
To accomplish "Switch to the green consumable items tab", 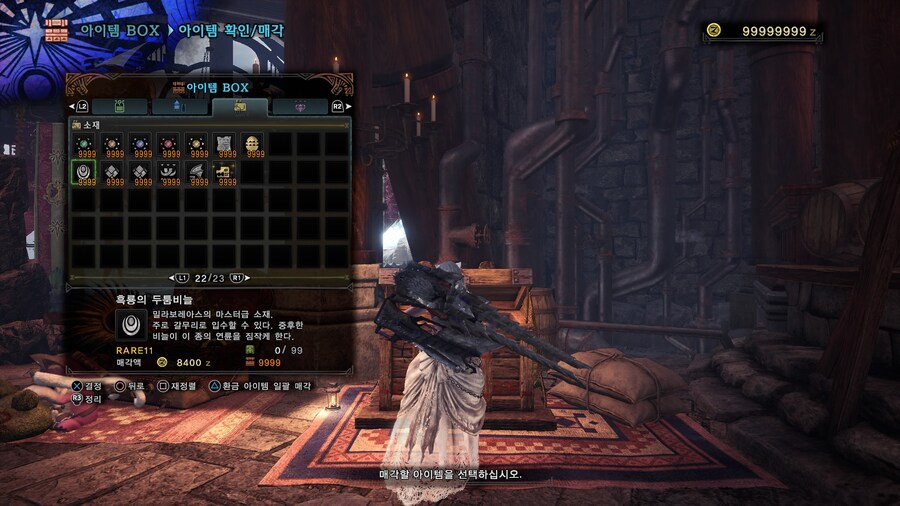I will [119, 106].
